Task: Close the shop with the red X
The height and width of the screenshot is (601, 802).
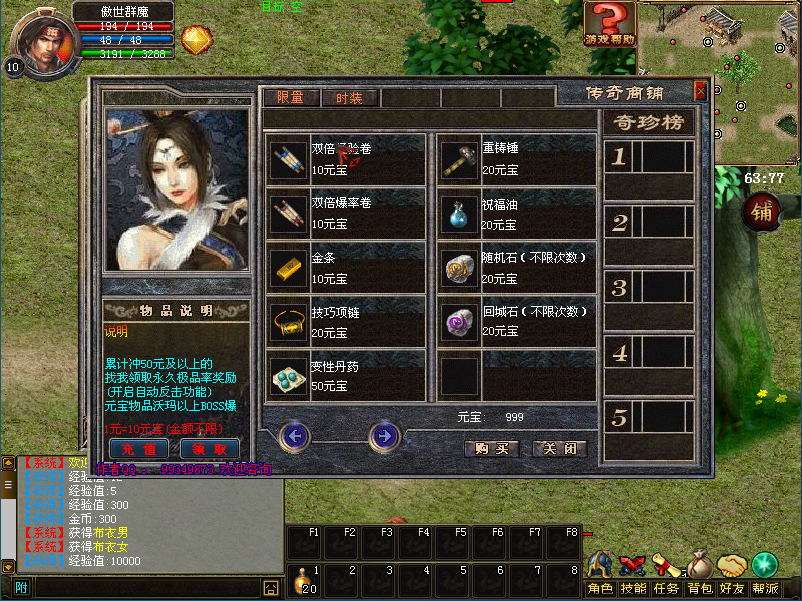Action: click(x=700, y=91)
